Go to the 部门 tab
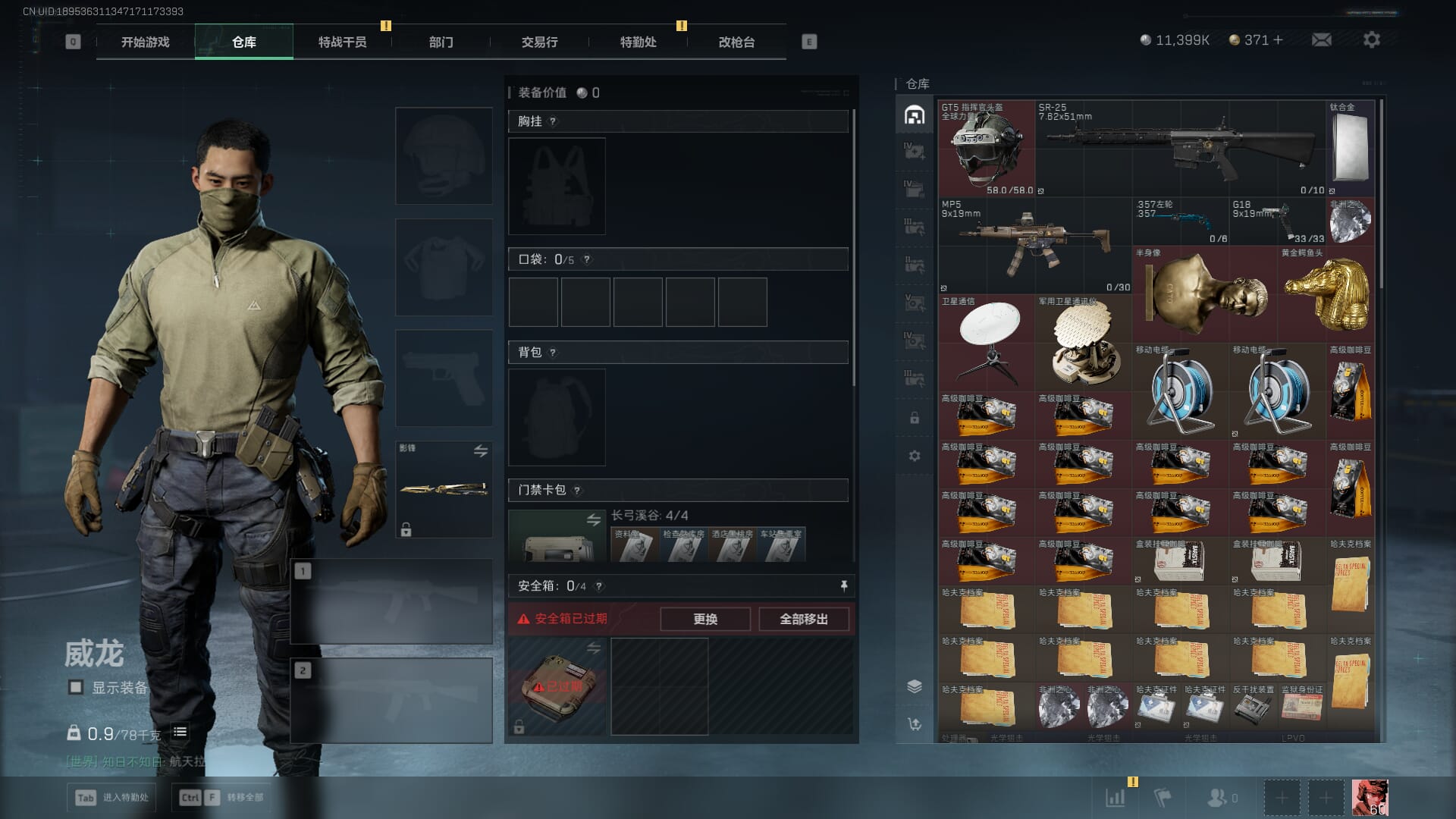Screen dimensions: 1456x819 point(441,42)
